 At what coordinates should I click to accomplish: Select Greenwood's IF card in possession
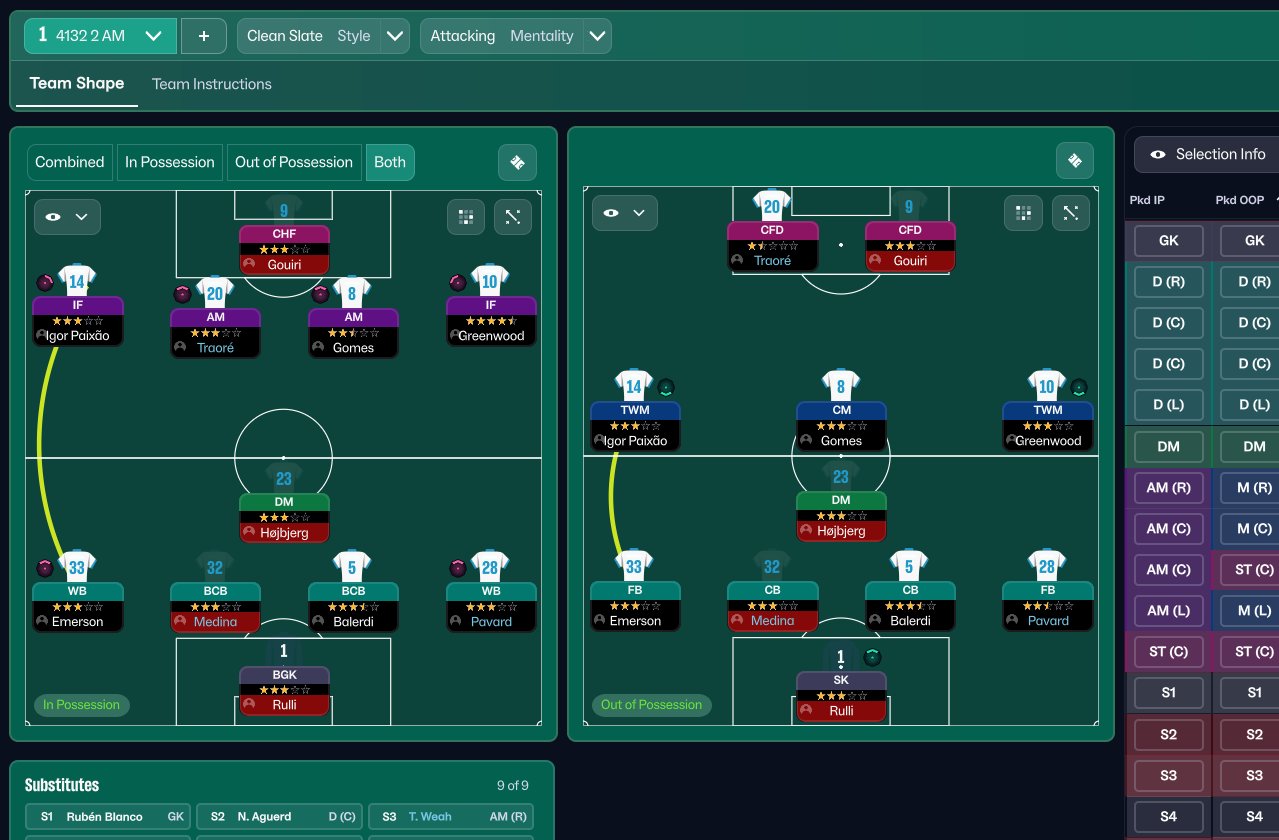(x=491, y=320)
